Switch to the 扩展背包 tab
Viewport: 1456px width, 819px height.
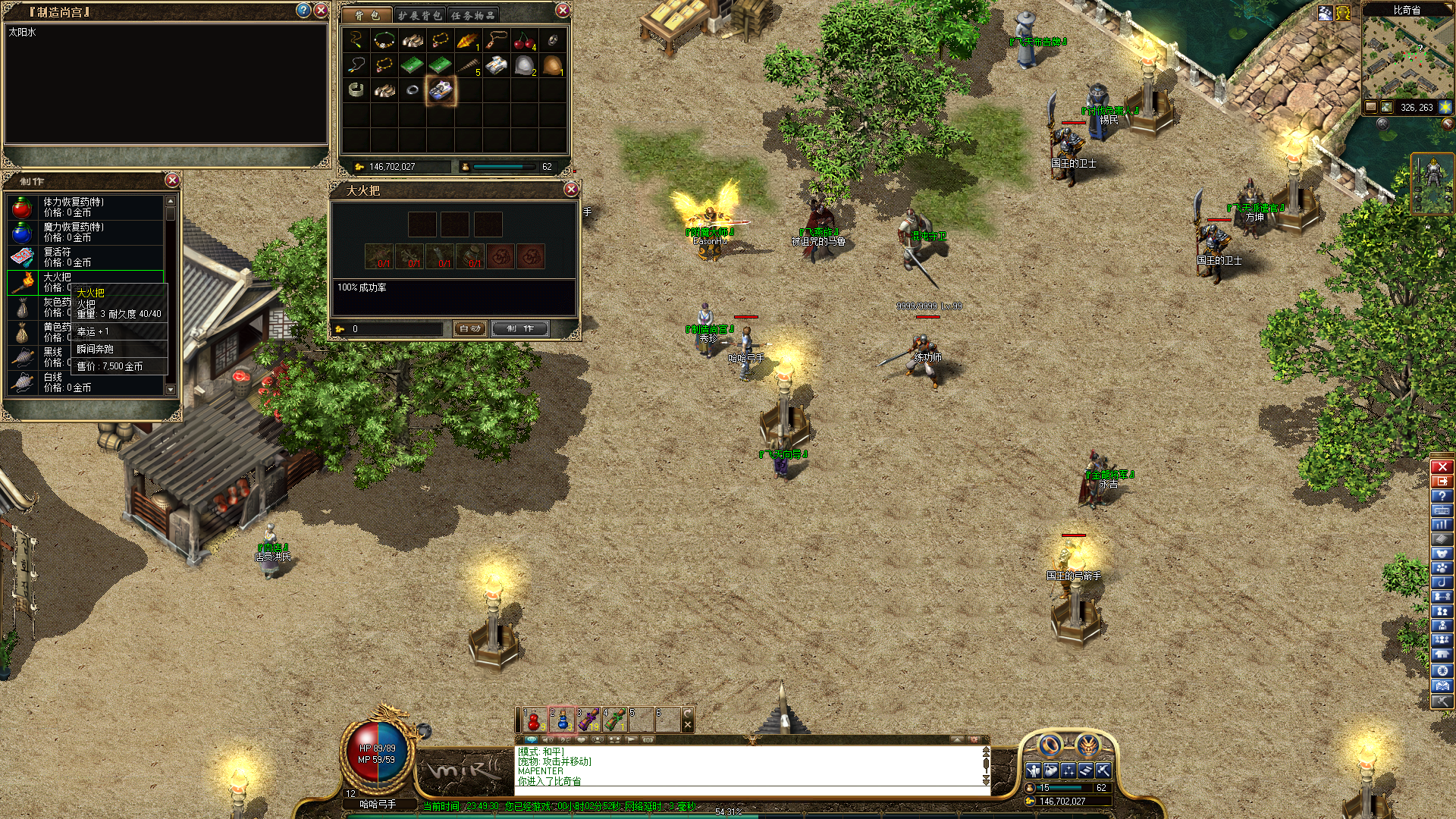[x=419, y=15]
